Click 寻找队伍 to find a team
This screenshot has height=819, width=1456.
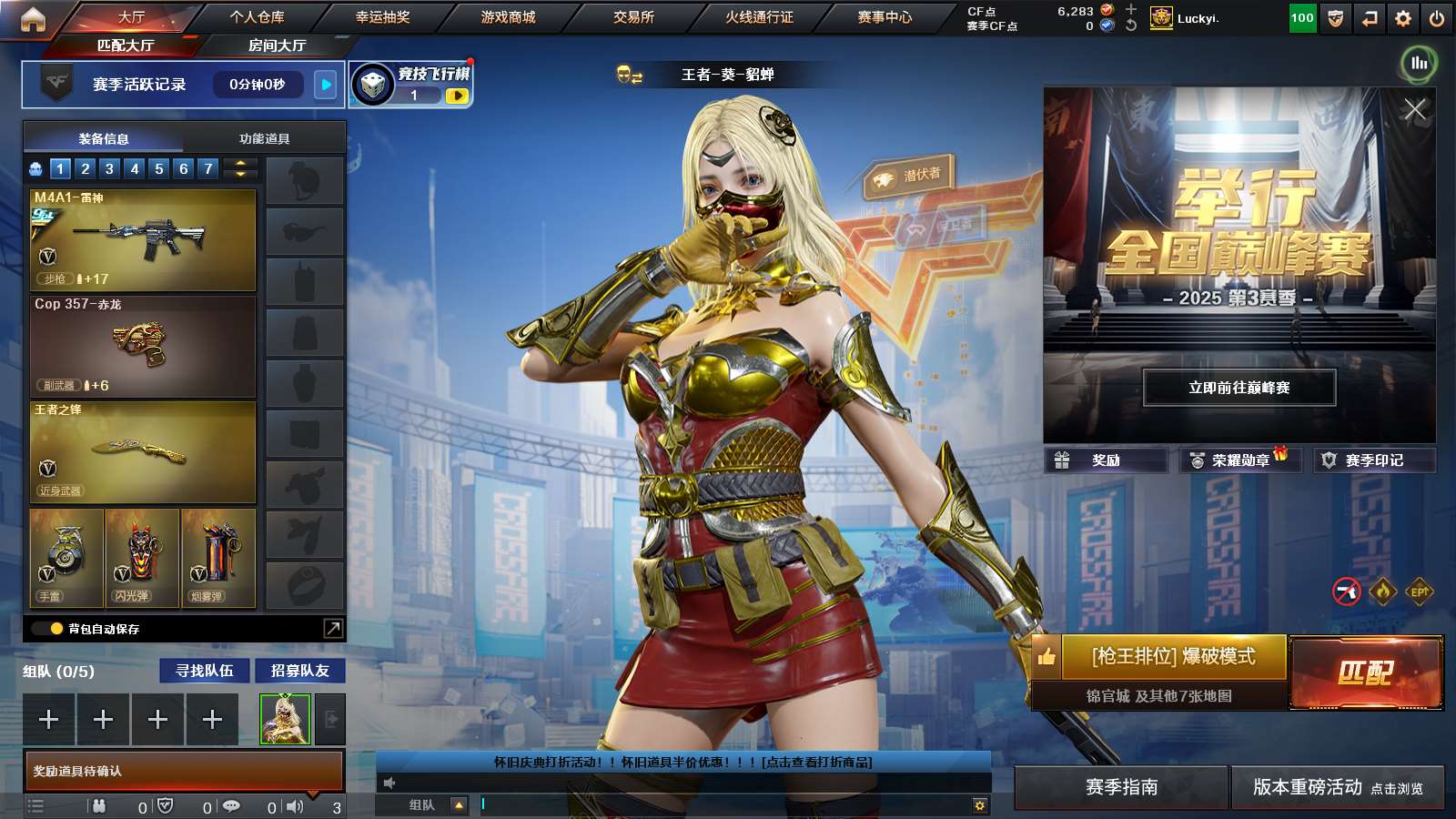(x=205, y=671)
